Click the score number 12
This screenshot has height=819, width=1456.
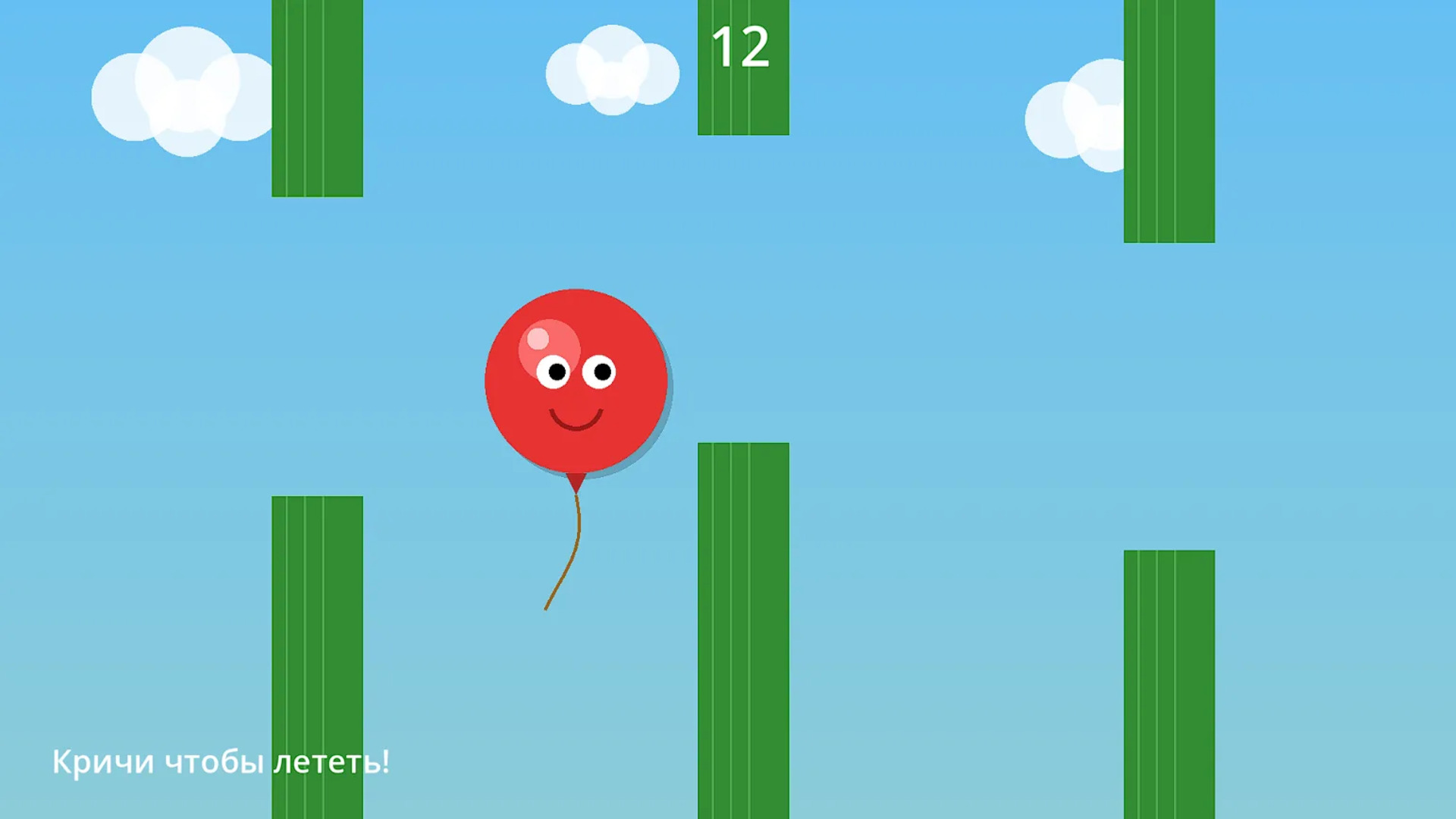(x=742, y=47)
